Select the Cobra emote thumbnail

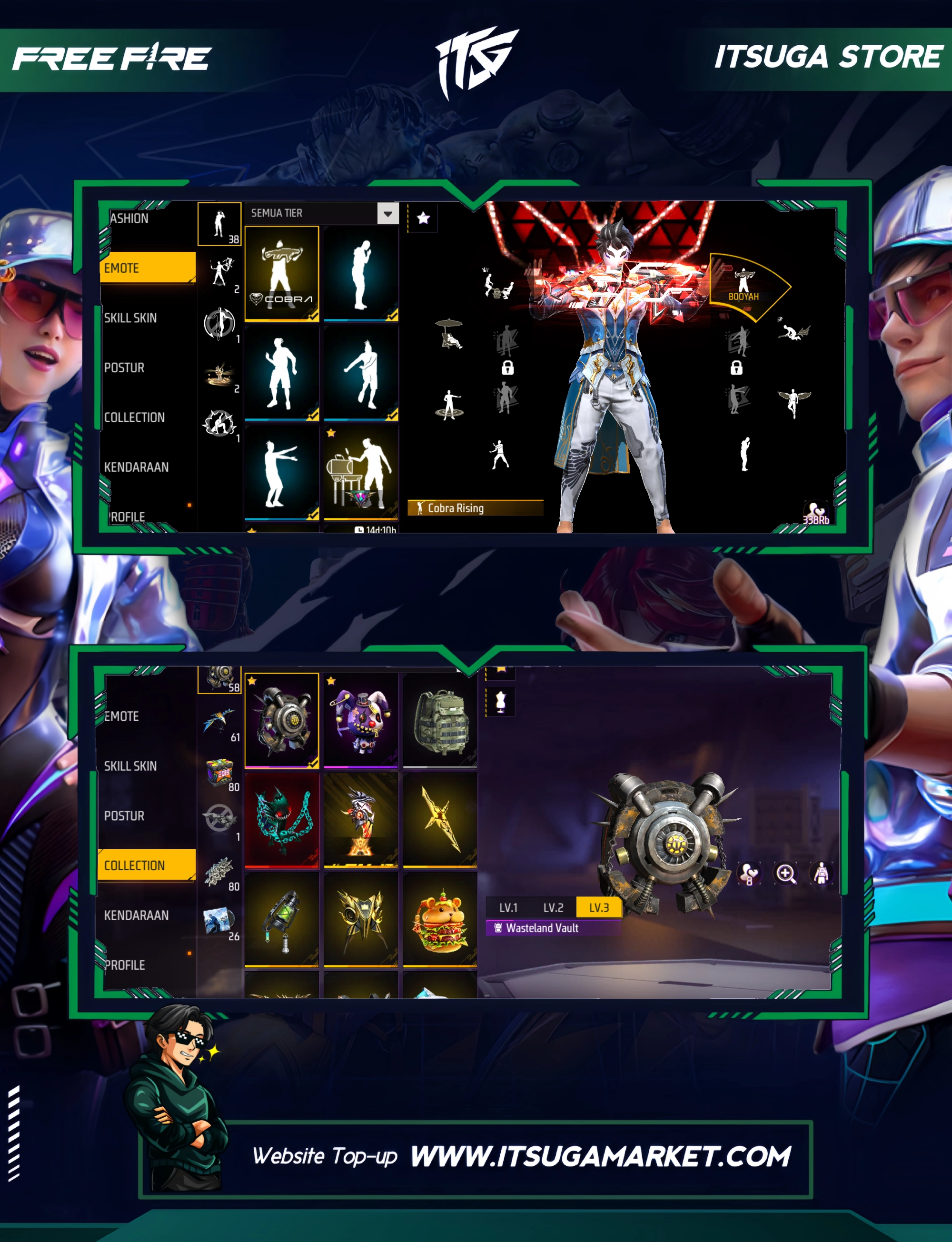[282, 273]
